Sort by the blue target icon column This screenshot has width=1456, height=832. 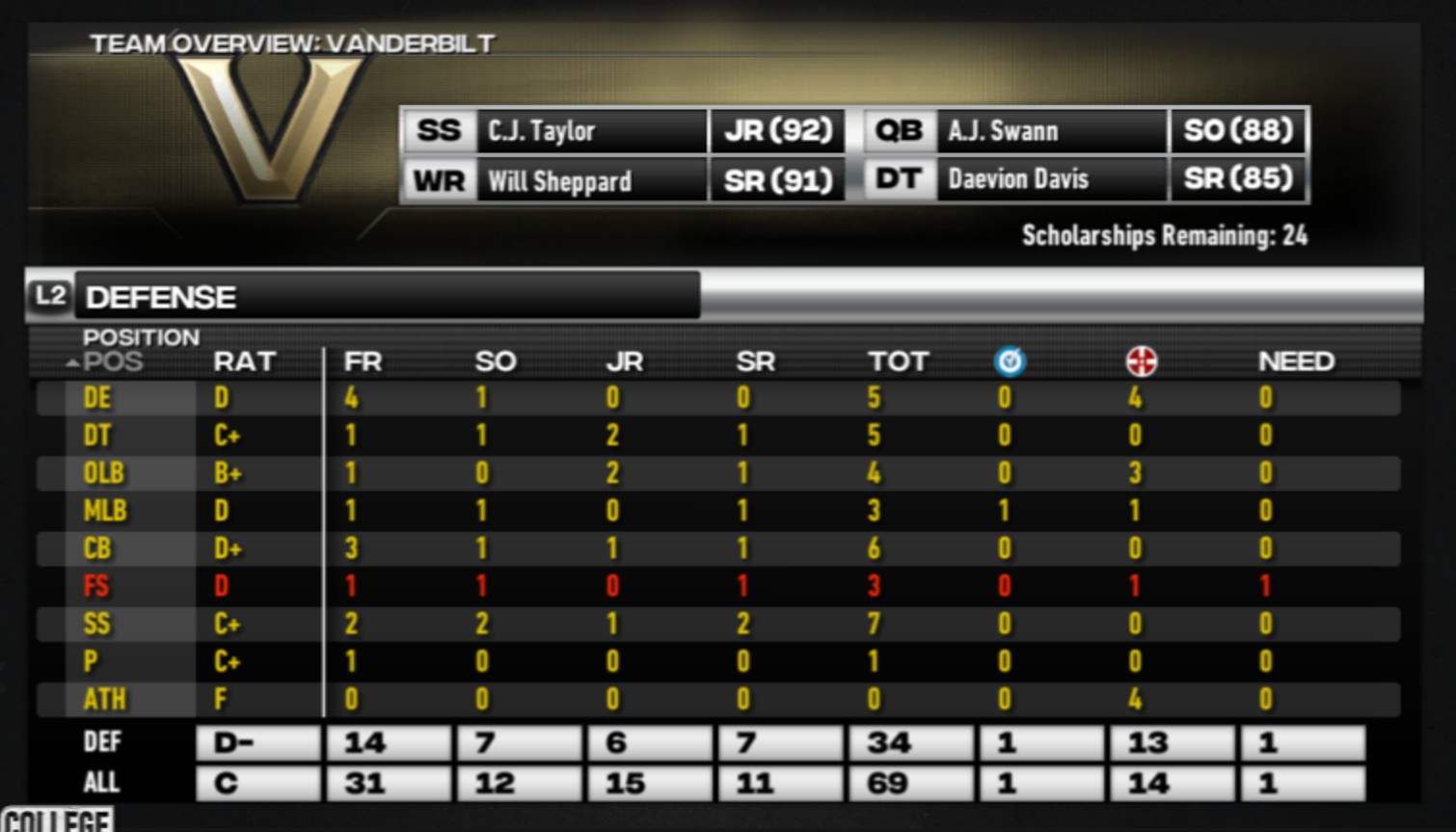(x=1010, y=362)
